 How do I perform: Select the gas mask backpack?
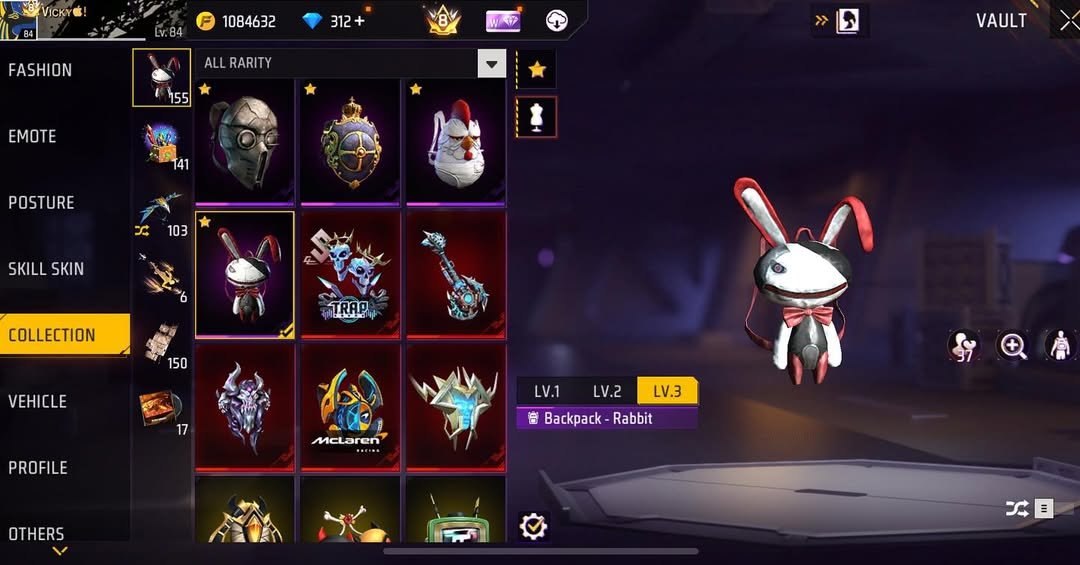pyautogui.click(x=245, y=141)
